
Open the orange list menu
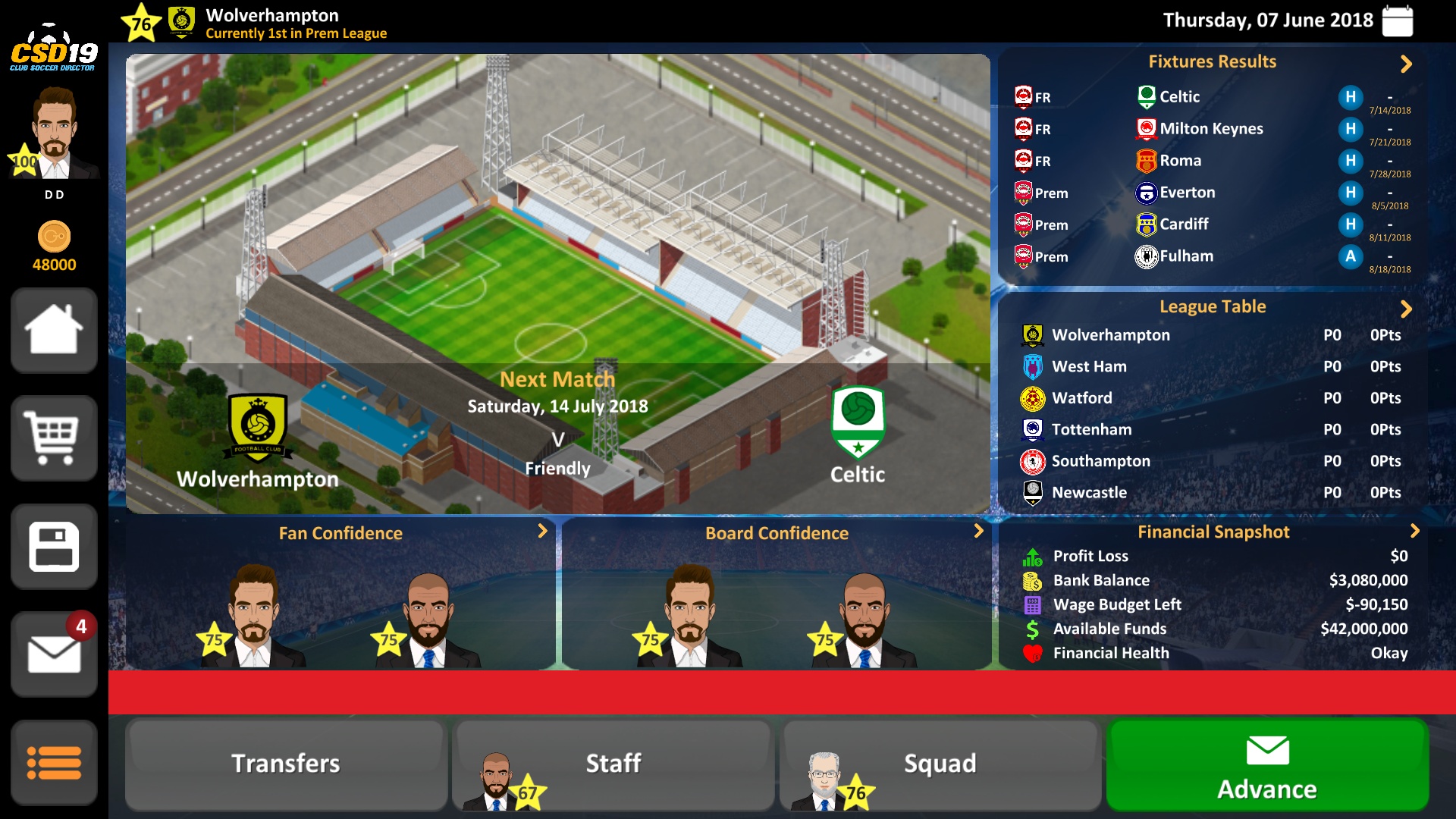pos(54,762)
